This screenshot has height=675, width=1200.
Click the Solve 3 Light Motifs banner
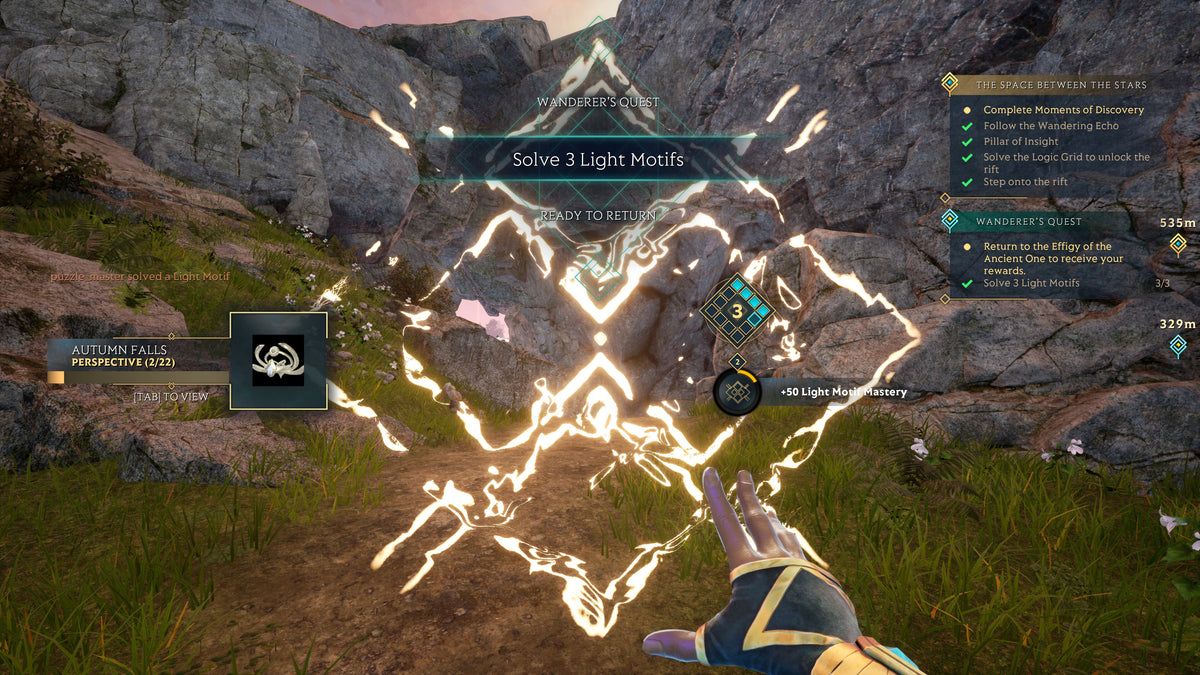pos(598,160)
